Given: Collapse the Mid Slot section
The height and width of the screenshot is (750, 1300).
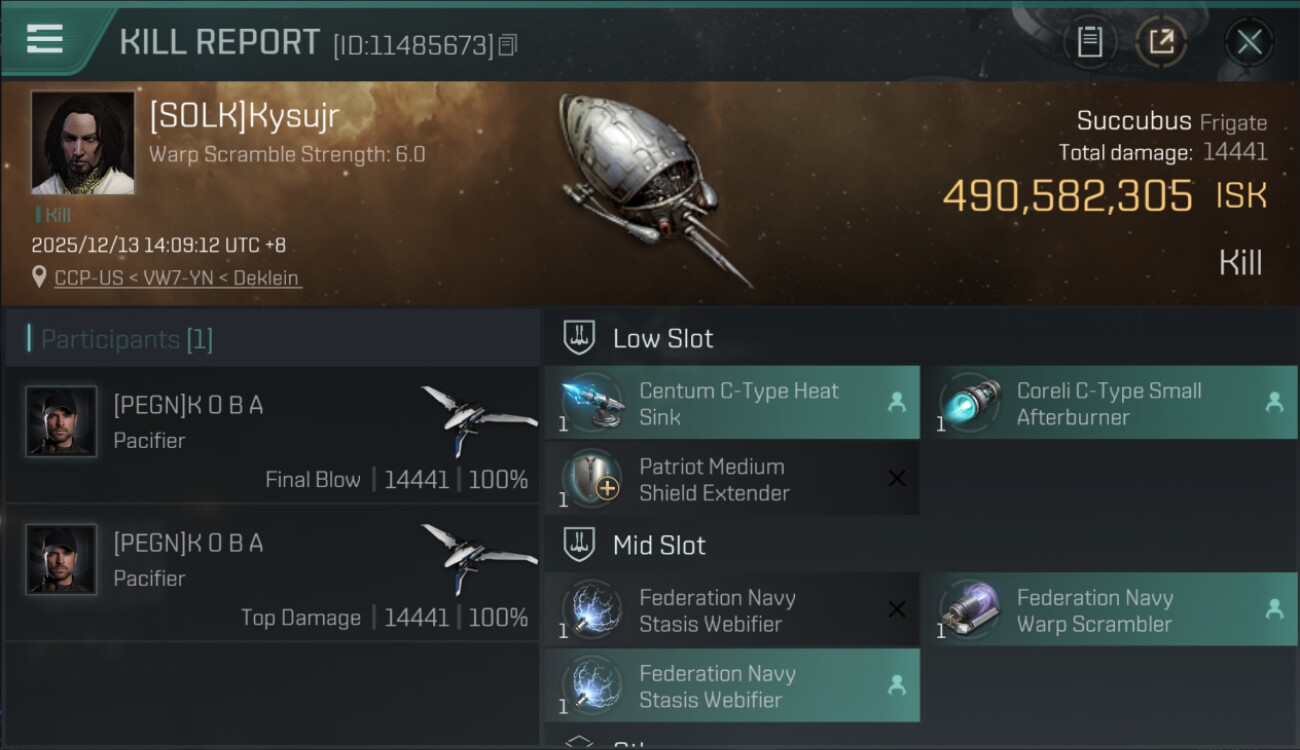Looking at the screenshot, I should click(x=658, y=545).
